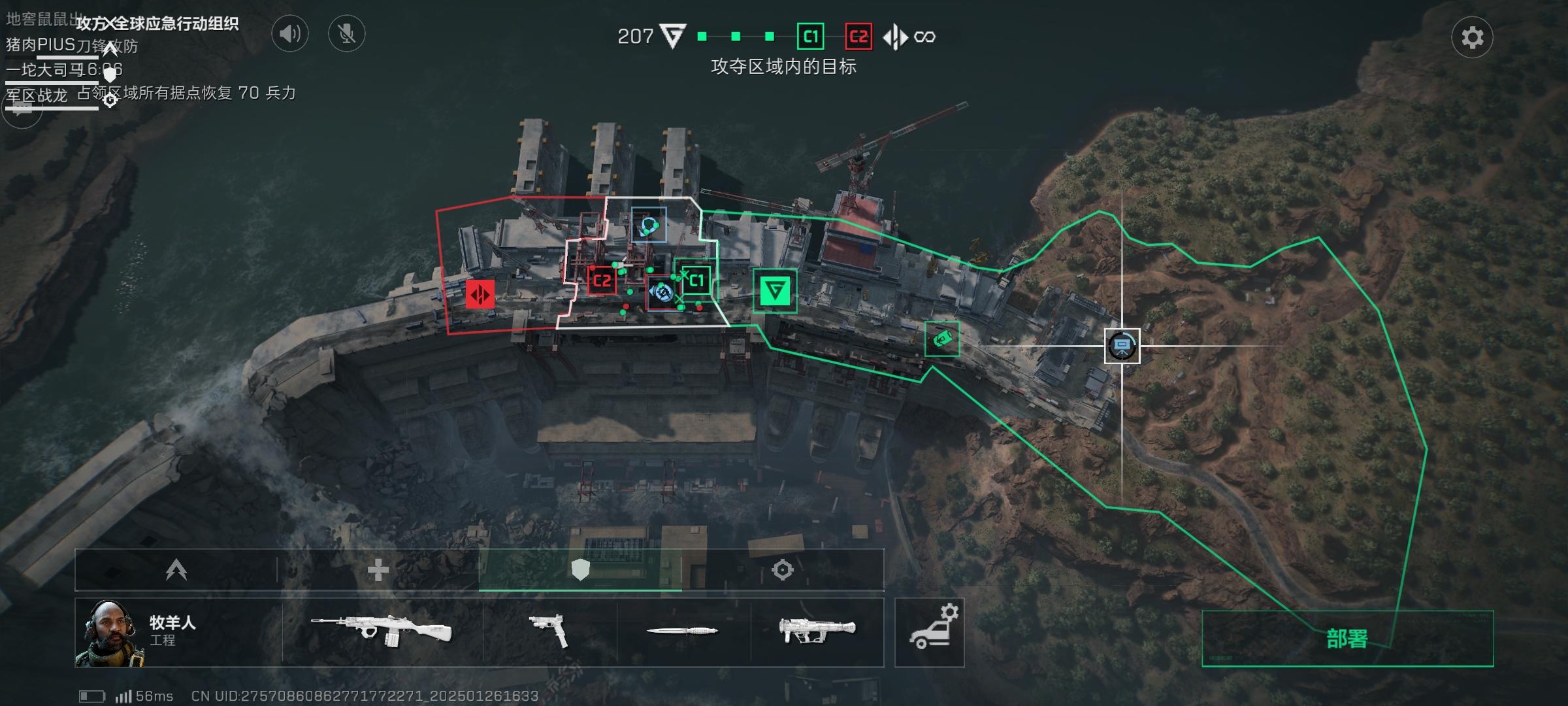The height and width of the screenshot is (706, 1568).
Task: Switch to the medic cross class tab
Action: coord(378,570)
